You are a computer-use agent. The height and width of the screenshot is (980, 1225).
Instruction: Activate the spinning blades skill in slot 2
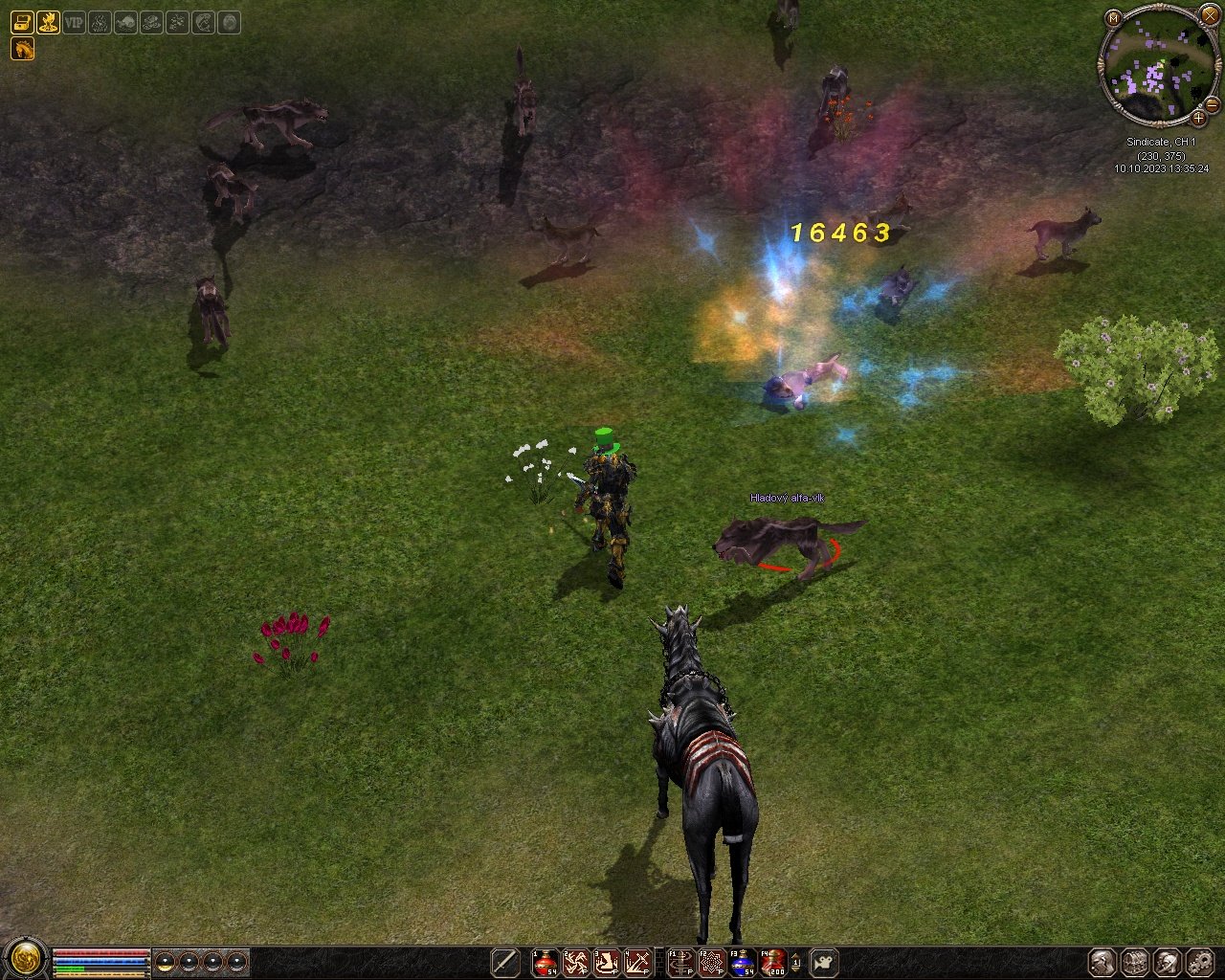click(576, 962)
